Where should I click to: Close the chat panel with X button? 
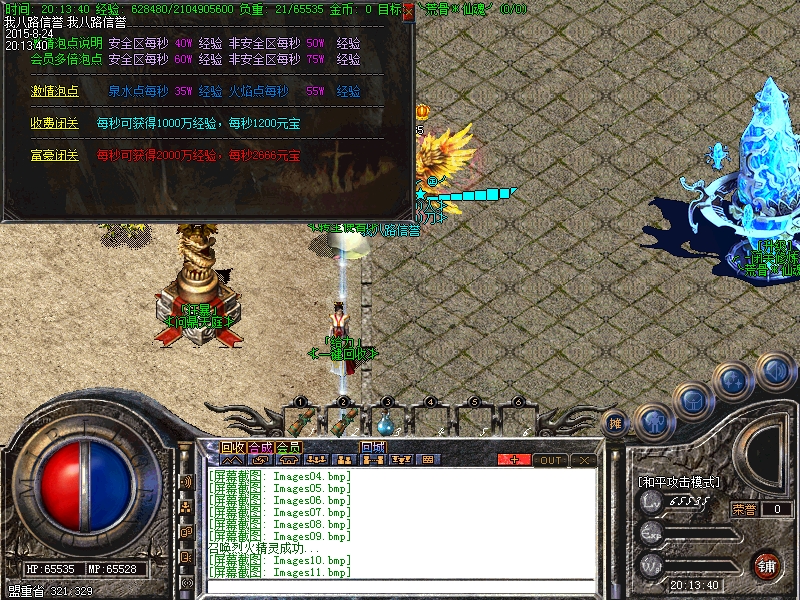(x=584, y=460)
